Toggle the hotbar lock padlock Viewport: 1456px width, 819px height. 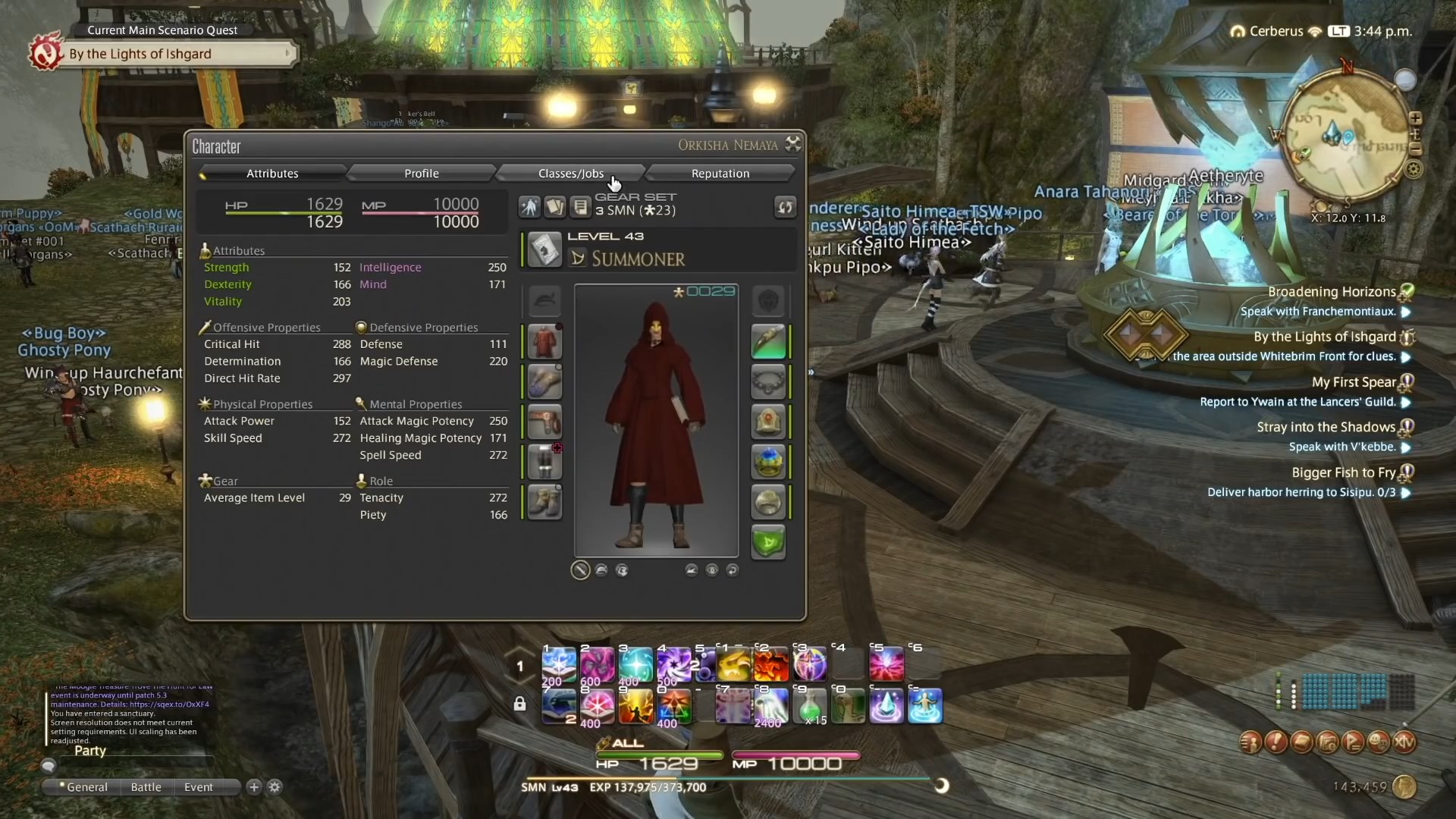[519, 704]
